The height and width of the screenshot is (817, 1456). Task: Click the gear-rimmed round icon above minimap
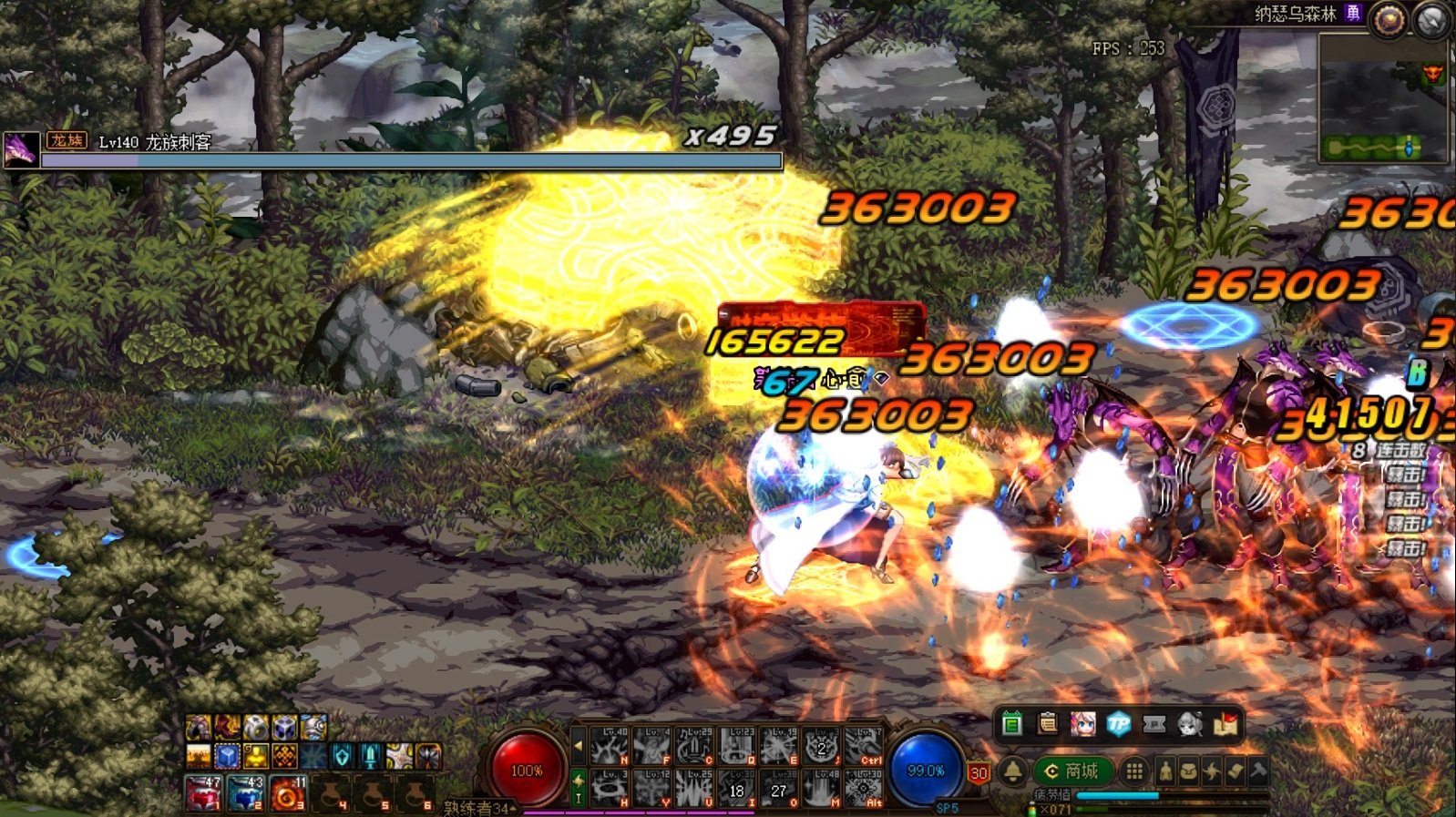click(x=1388, y=20)
